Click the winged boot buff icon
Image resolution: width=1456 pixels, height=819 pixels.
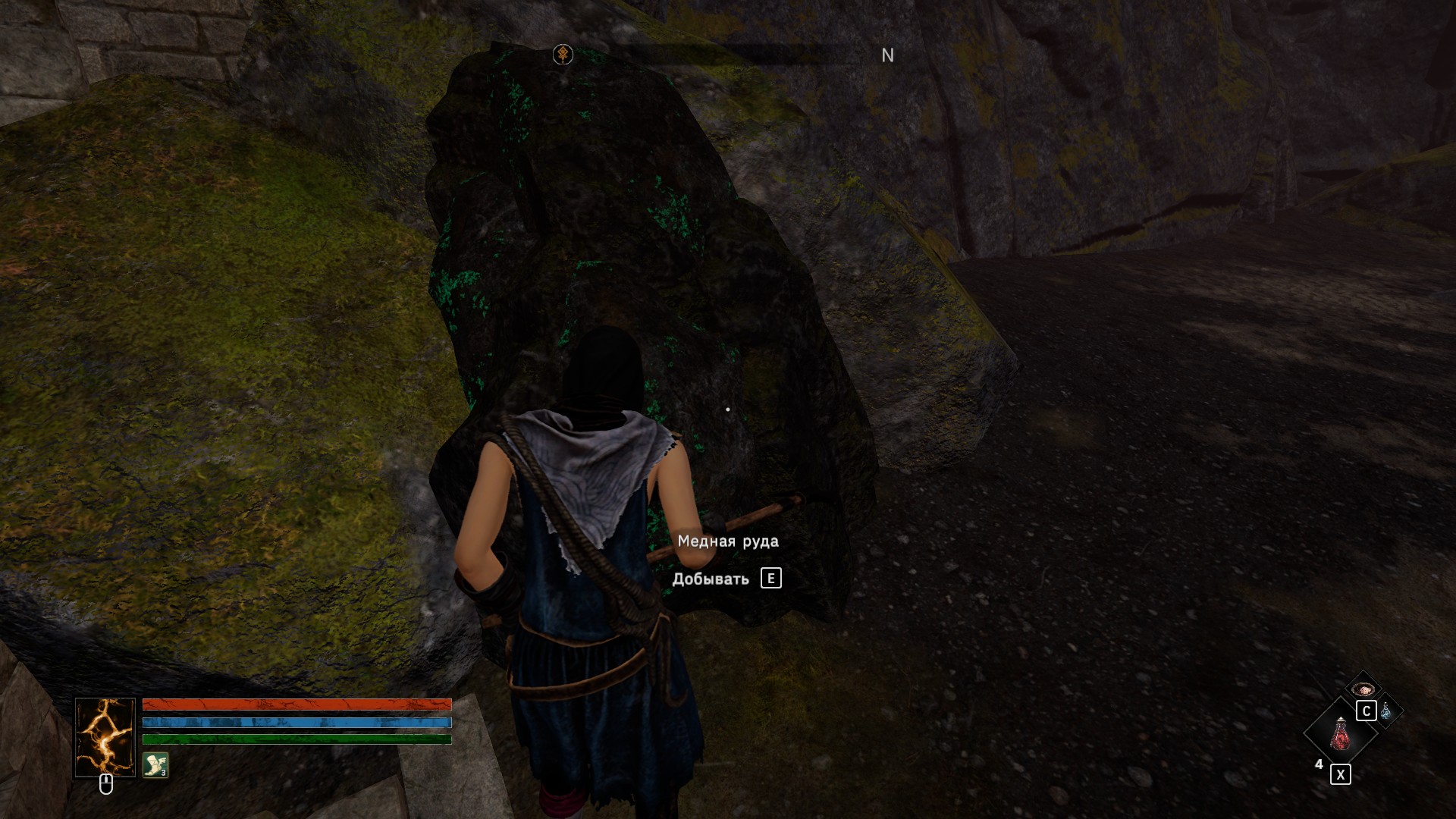click(x=155, y=764)
